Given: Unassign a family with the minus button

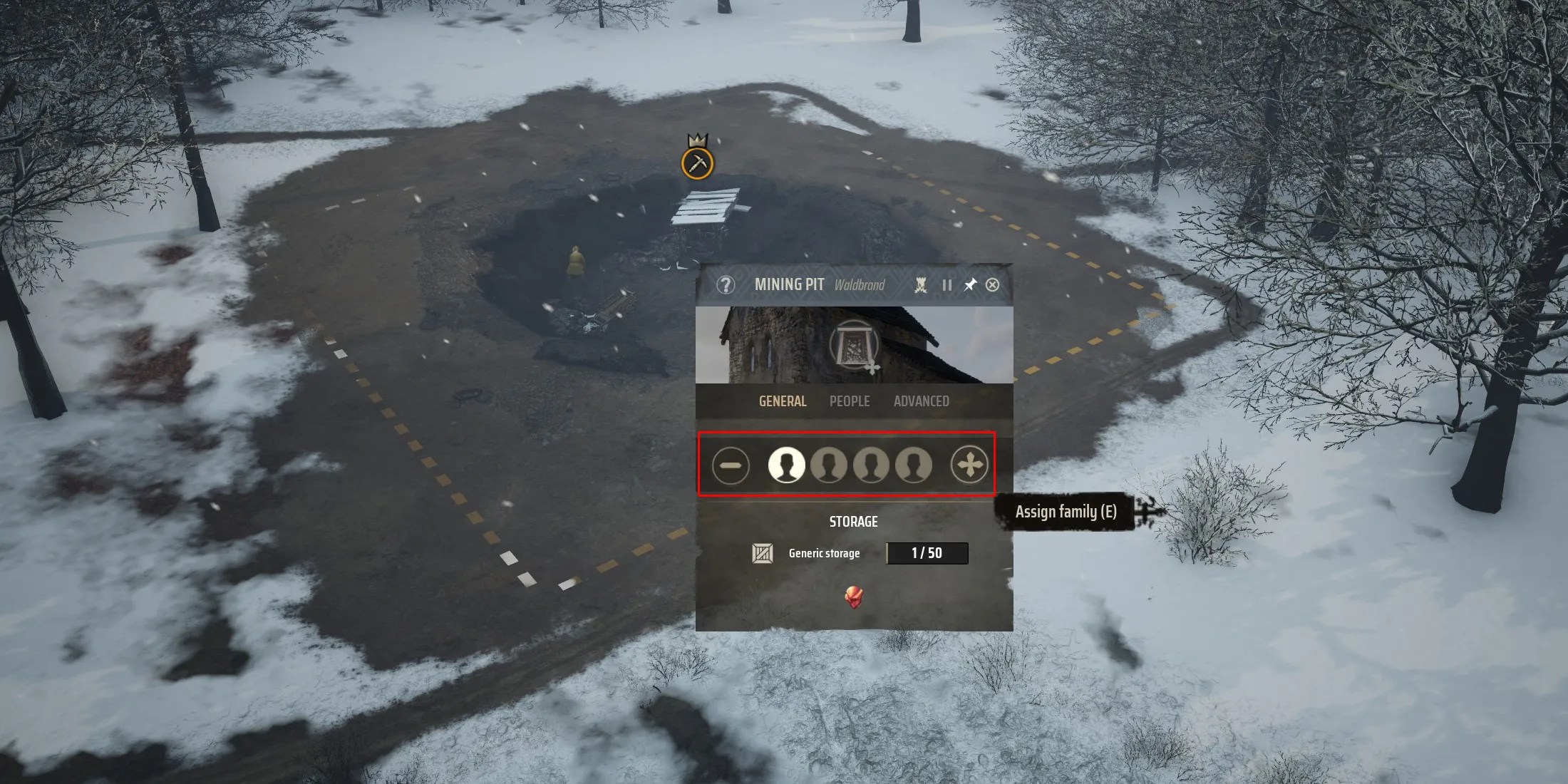Looking at the screenshot, I should 731,465.
